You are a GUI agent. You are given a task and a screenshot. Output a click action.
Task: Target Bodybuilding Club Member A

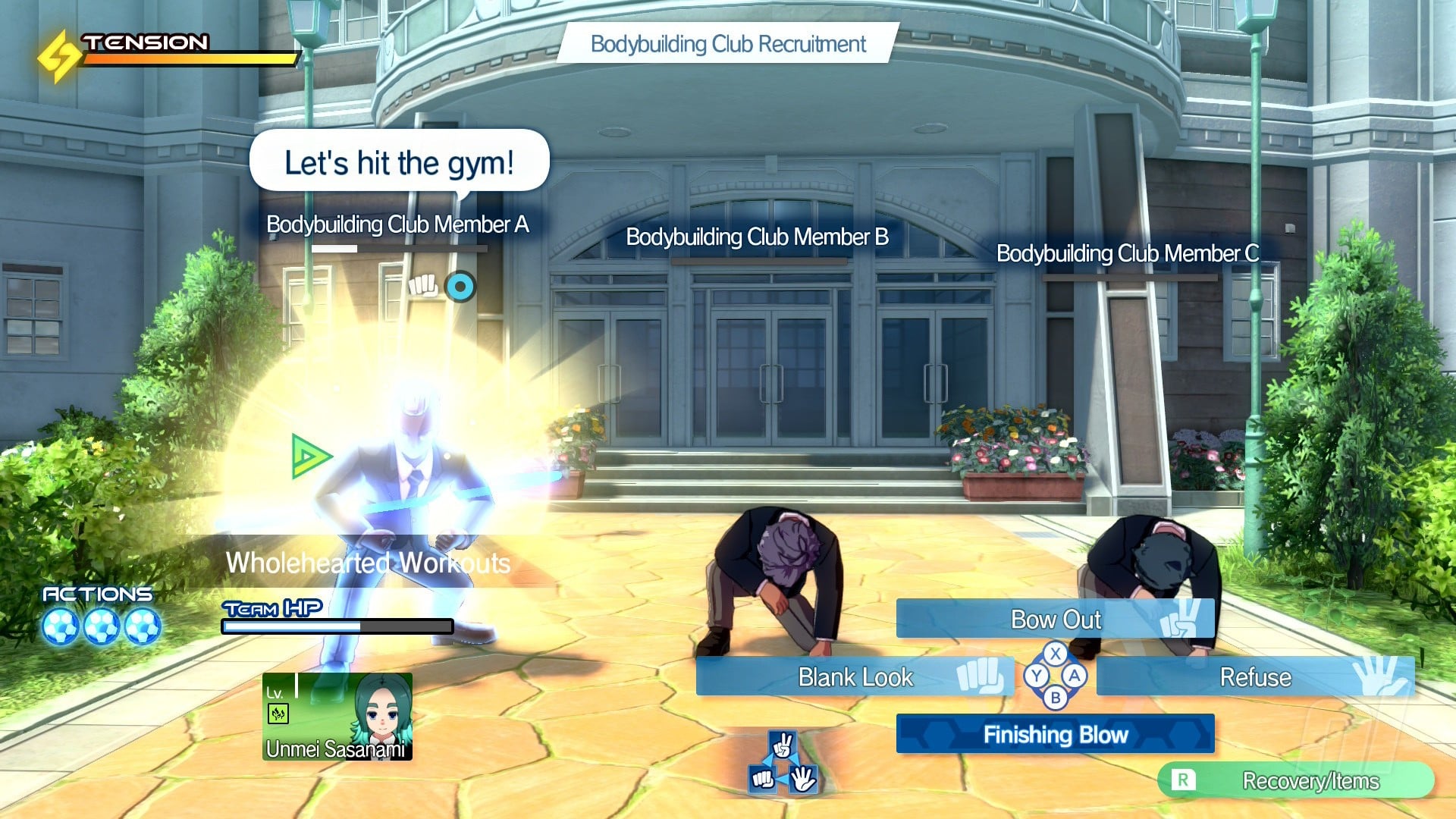[397, 224]
